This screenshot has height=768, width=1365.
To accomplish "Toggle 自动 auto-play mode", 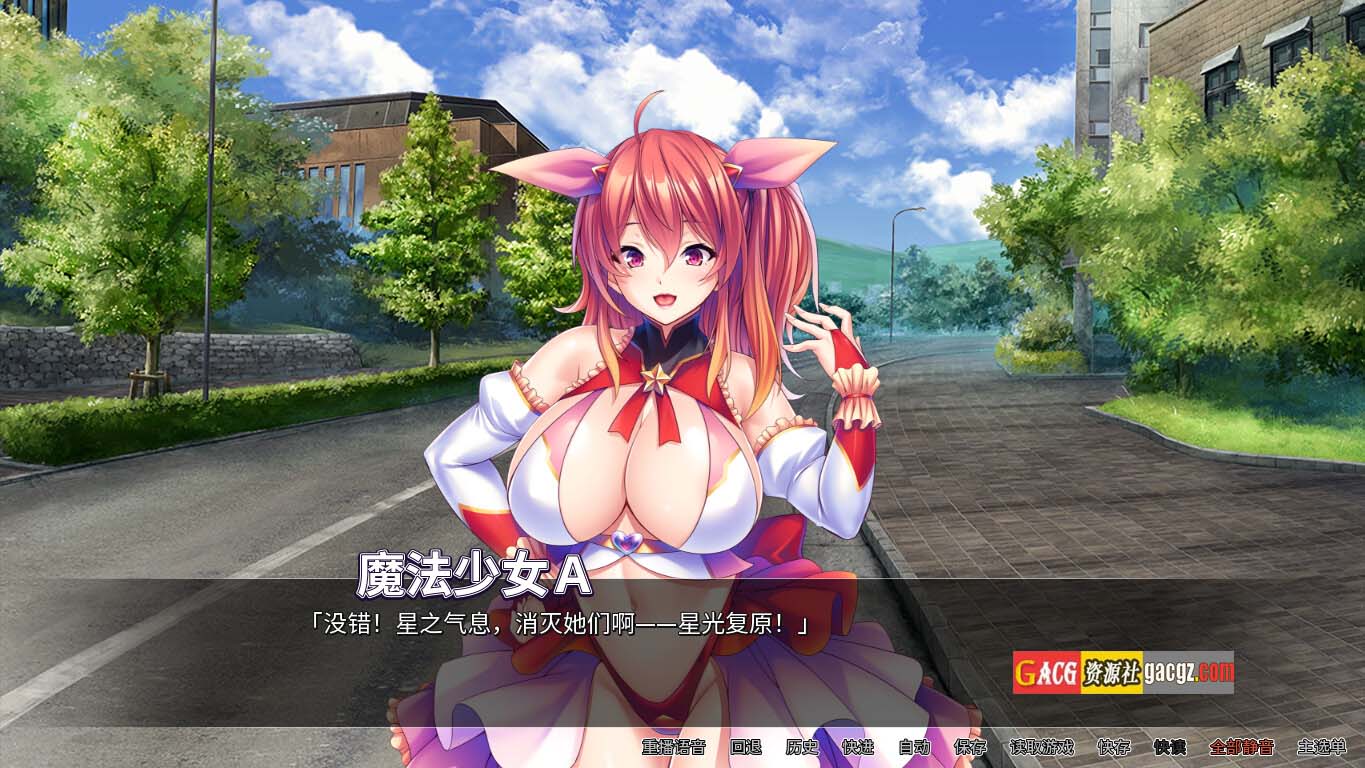I will [914, 747].
